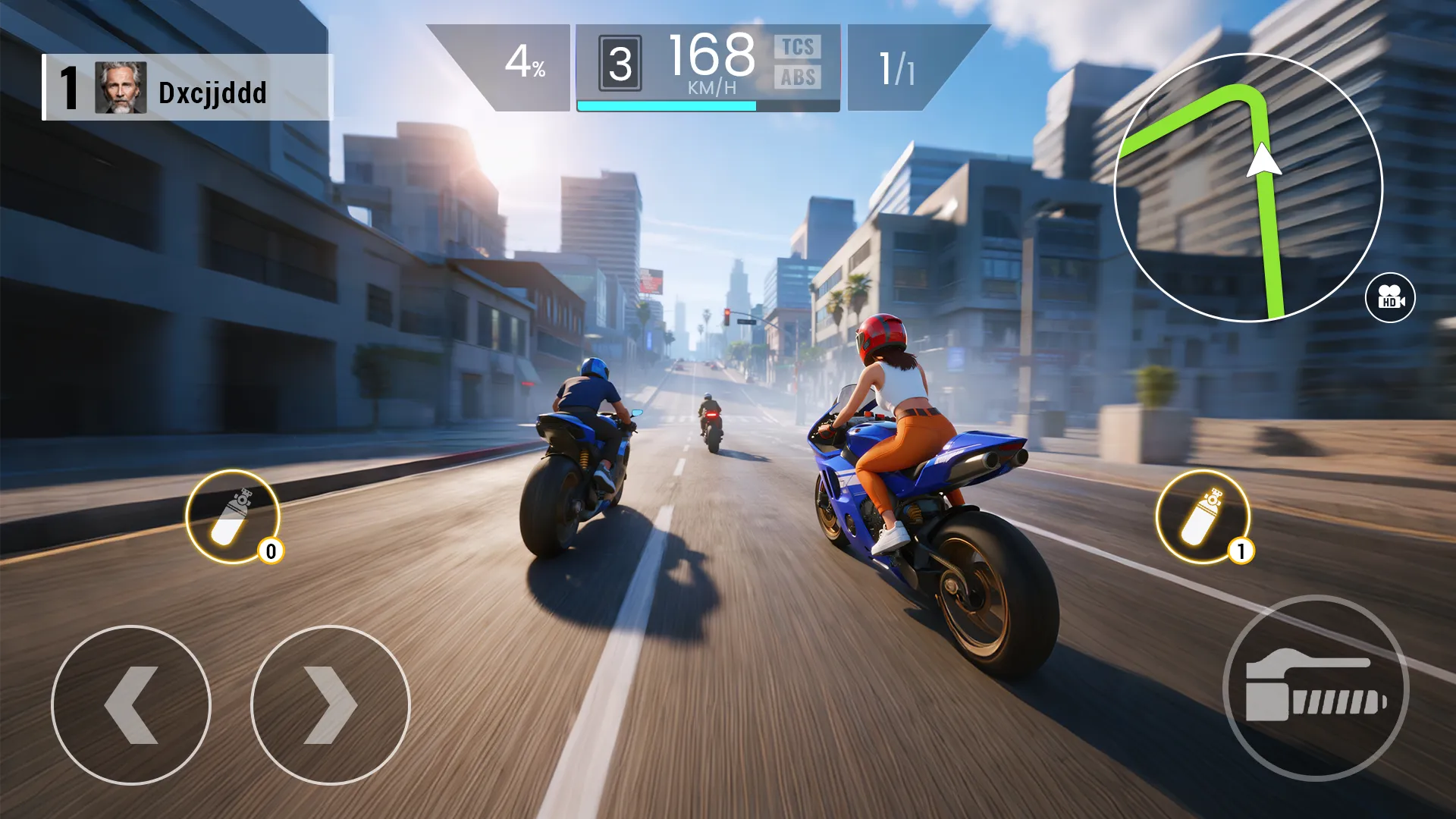Viewport: 1456px width, 819px height.
Task: Click the player name Dxcjjddd
Action: (212, 94)
